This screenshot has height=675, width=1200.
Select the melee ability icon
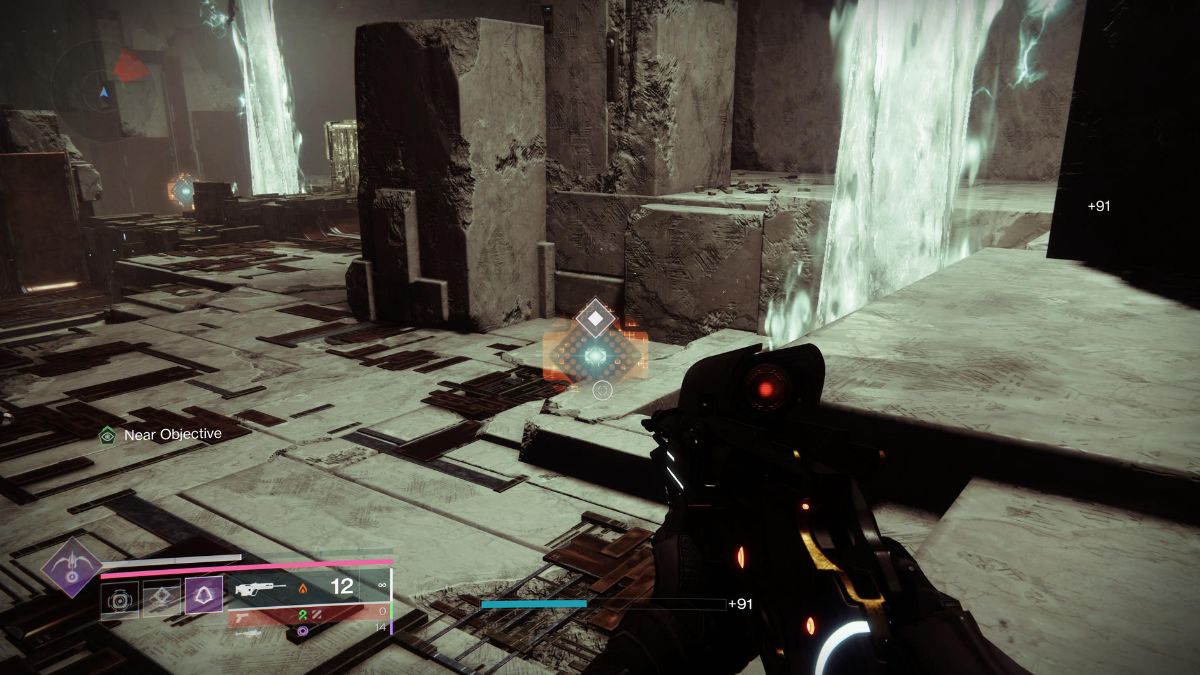tap(162, 601)
